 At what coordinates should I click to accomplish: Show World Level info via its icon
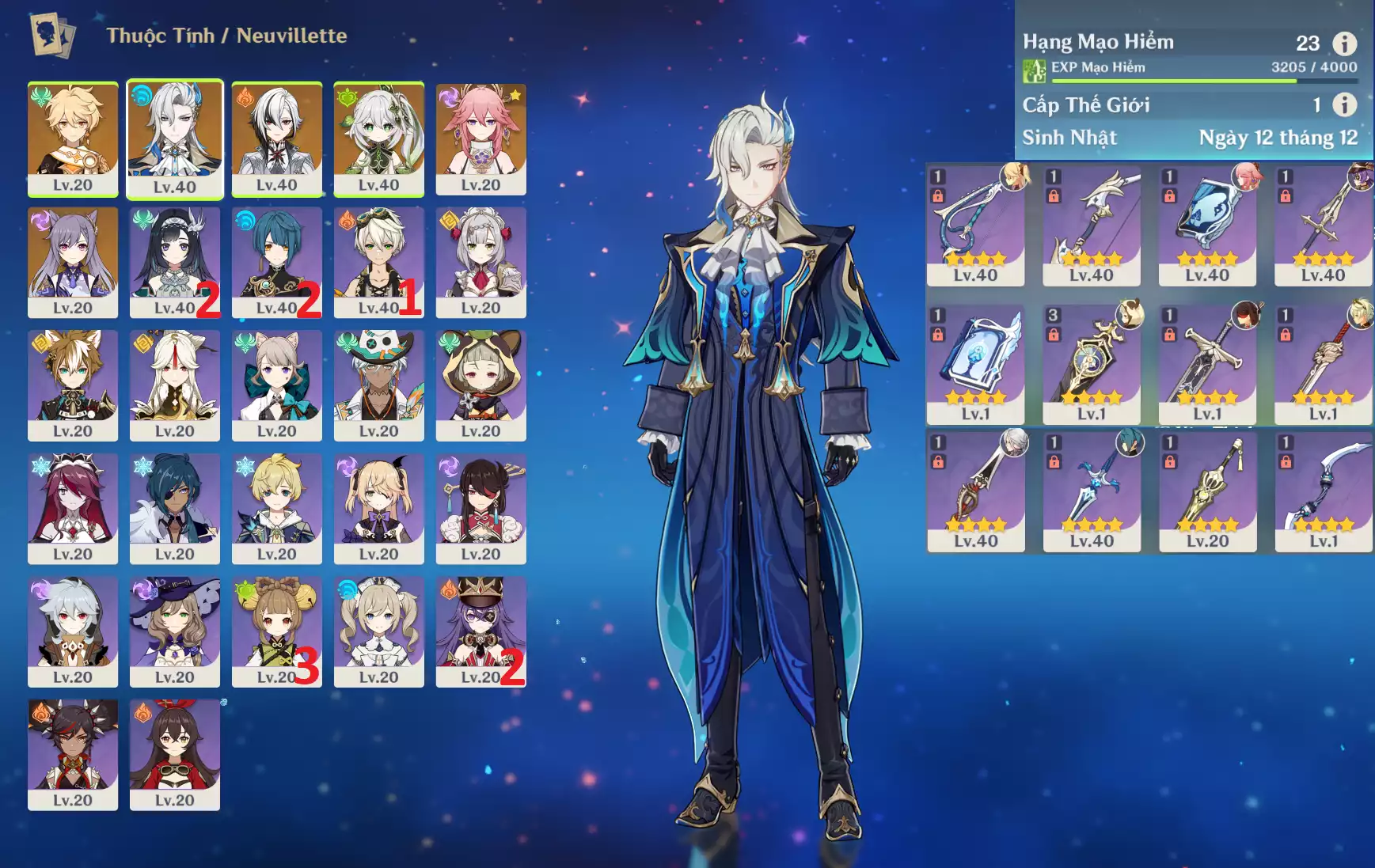[1344, 104]
